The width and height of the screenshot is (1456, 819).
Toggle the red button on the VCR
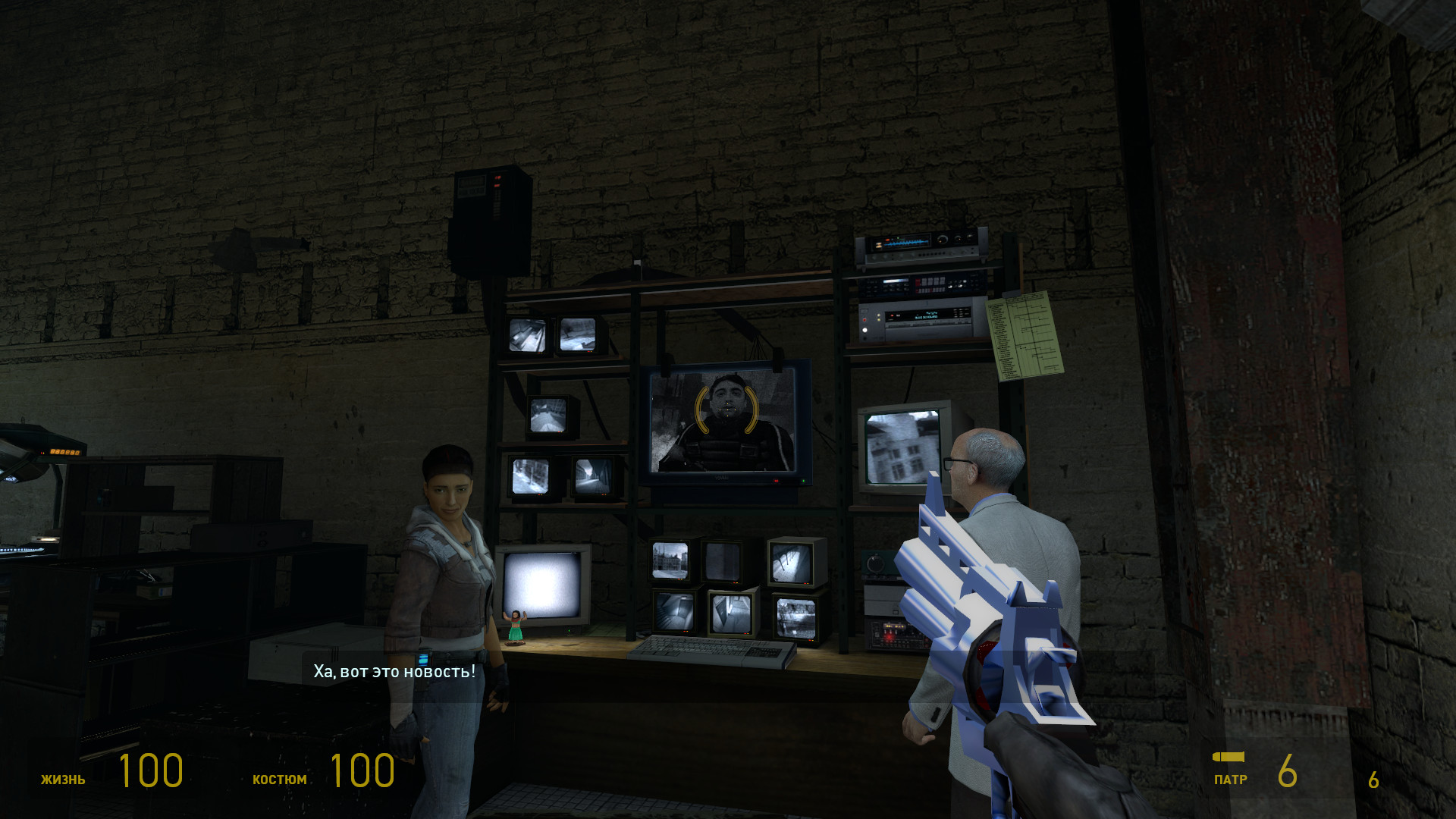point(864,319)
